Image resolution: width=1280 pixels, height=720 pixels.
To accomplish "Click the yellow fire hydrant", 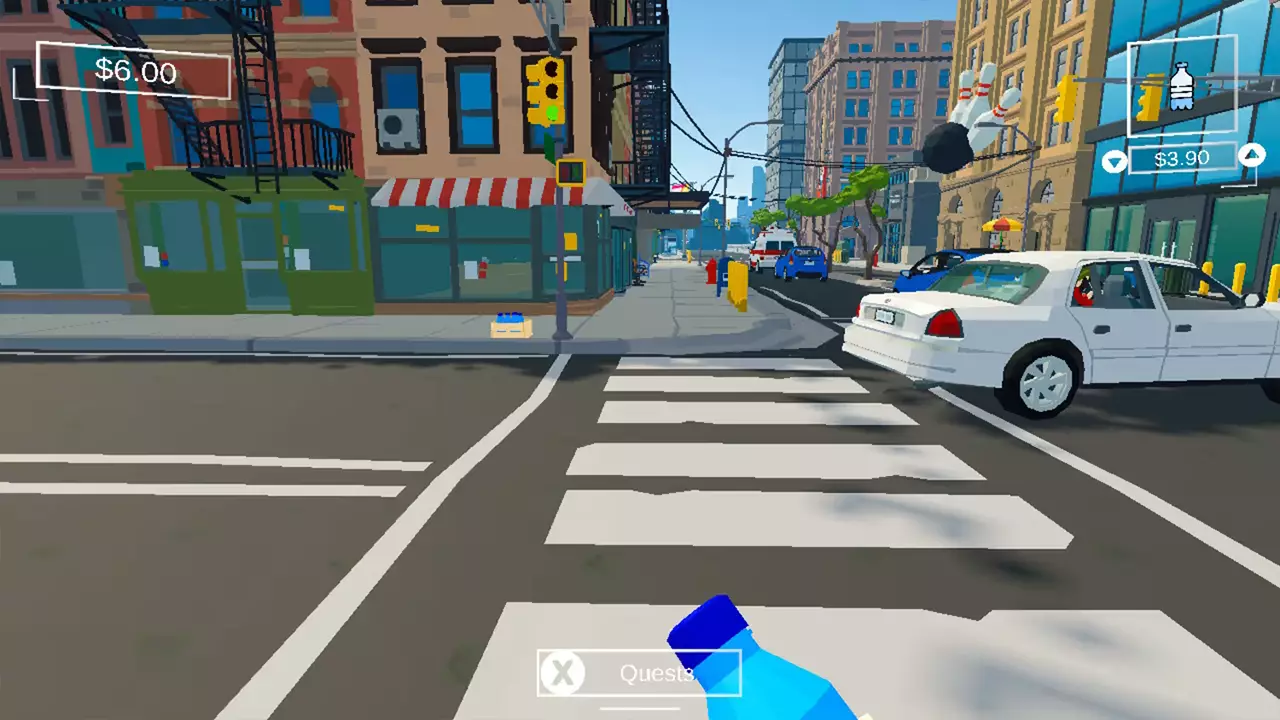I will point(689,257).
